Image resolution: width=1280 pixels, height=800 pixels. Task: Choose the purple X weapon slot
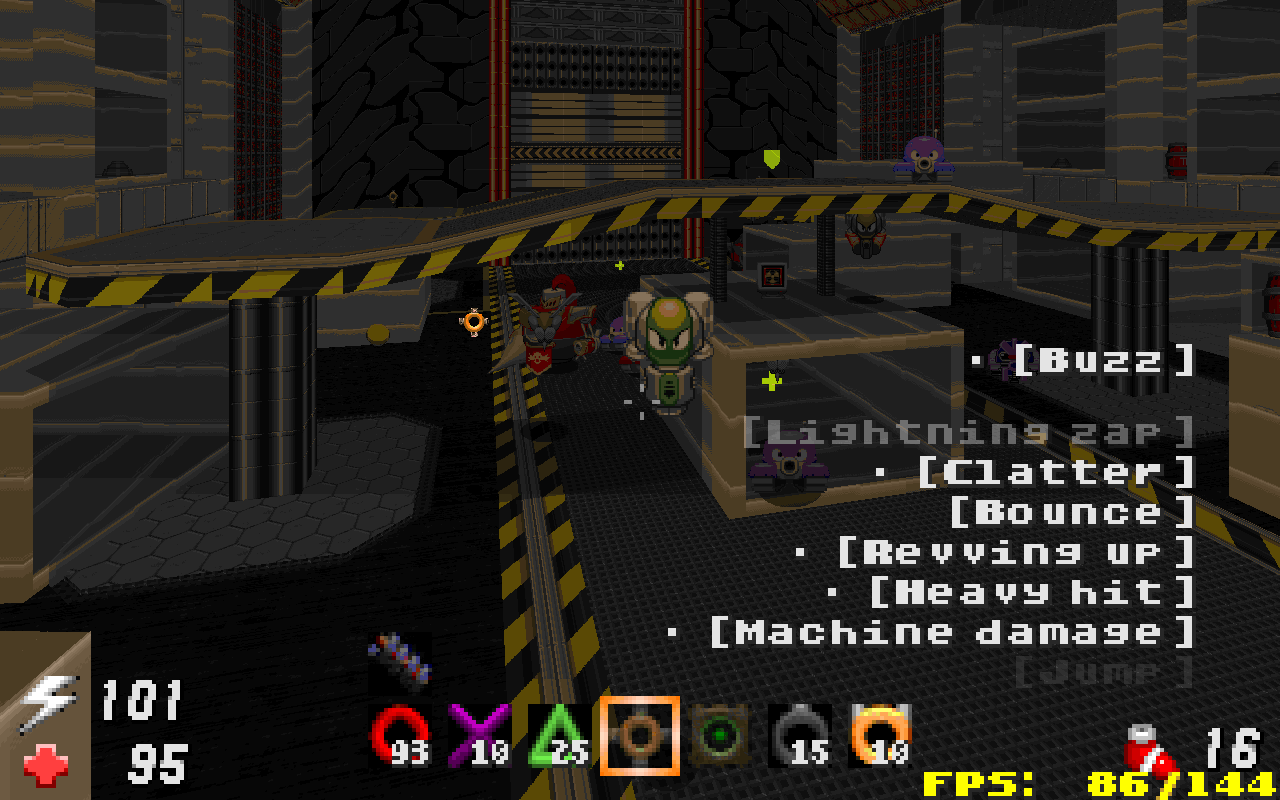click(x=479, y=735)
